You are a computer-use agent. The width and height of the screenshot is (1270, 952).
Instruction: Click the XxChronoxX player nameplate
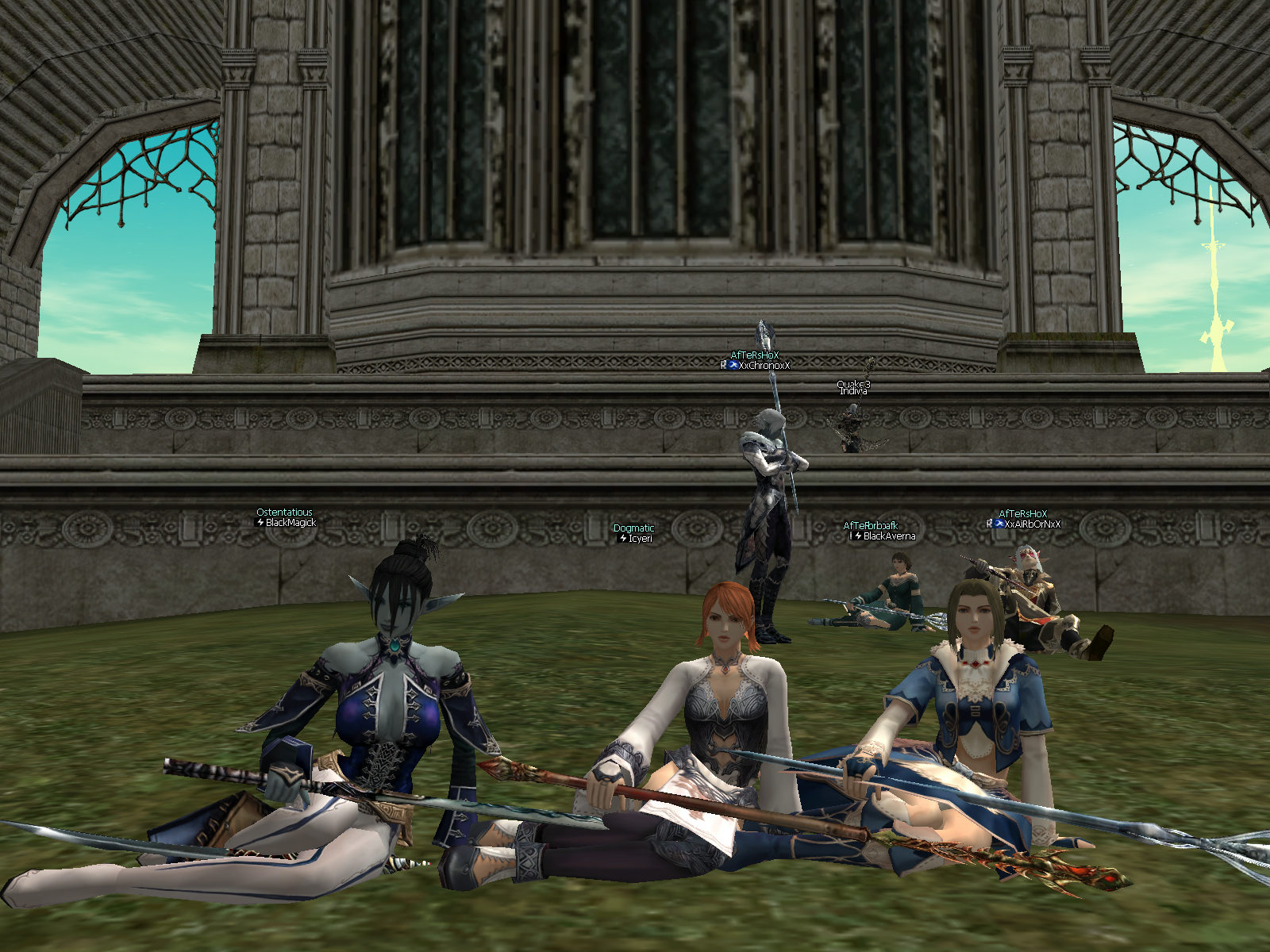[764, 366]
